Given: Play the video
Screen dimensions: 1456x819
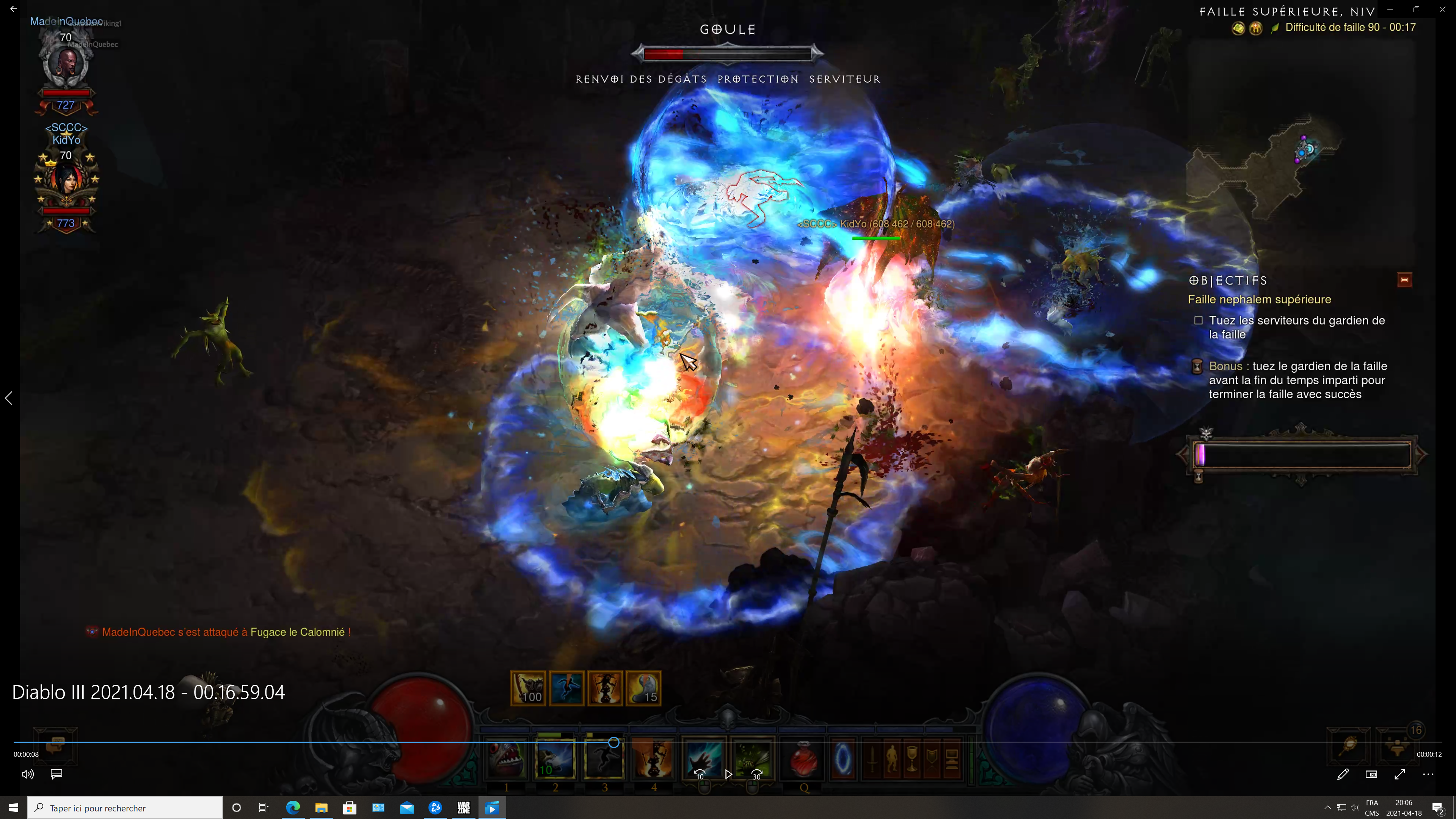Looking at the screenshot, I should pyautogui.click(x=728, y=774).
